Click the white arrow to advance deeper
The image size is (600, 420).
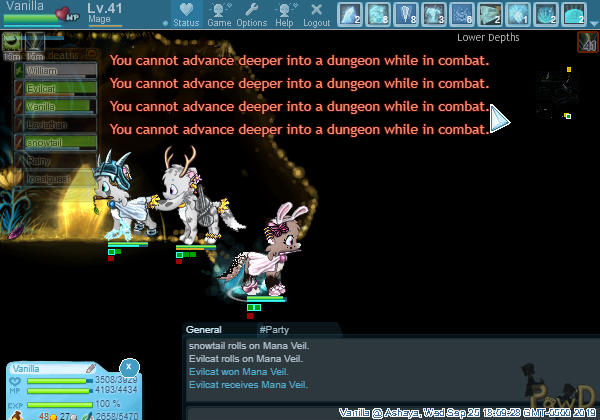point(499,120)
